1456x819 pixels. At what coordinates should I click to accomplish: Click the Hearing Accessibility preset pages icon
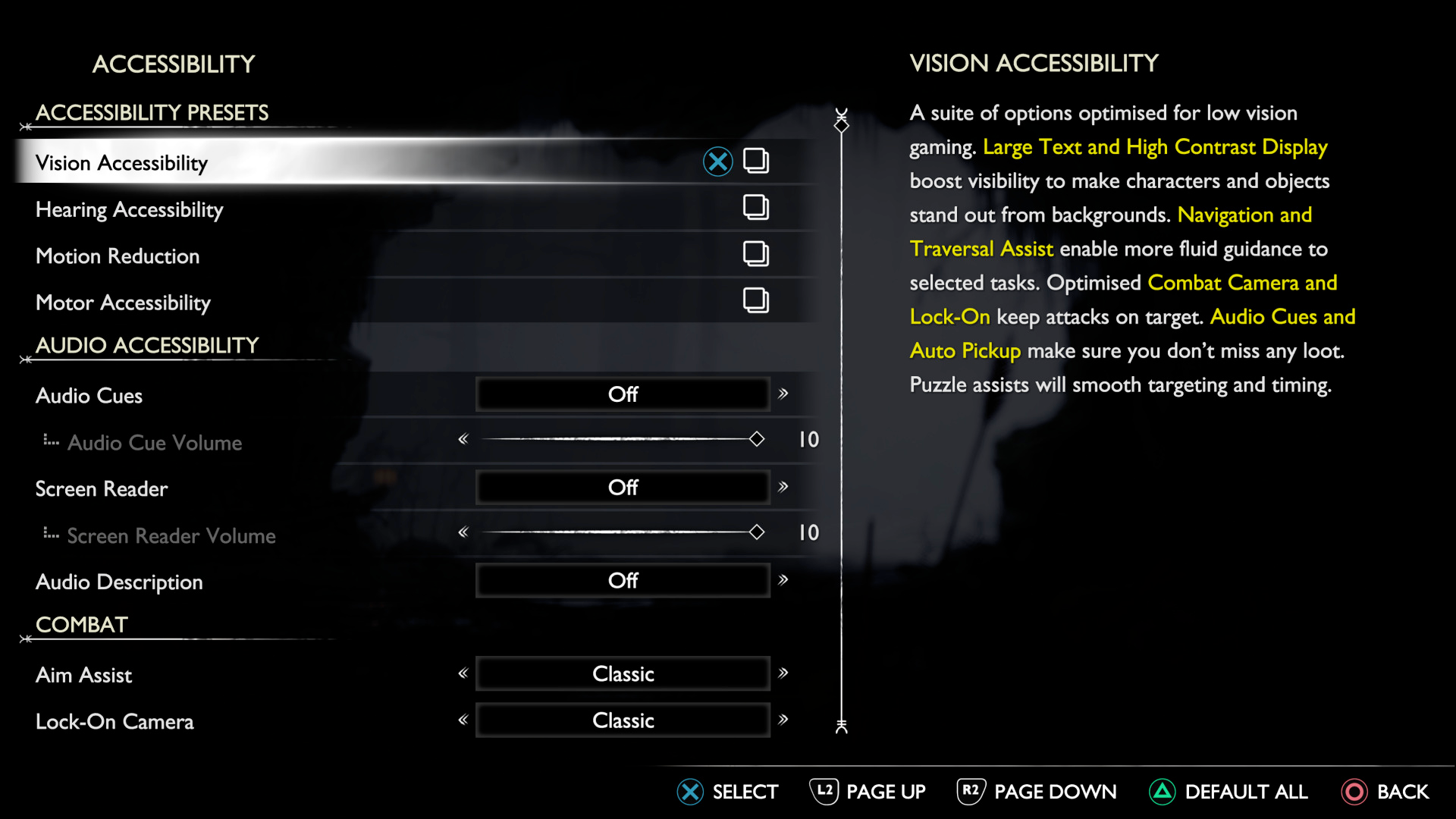coord(757,208)
